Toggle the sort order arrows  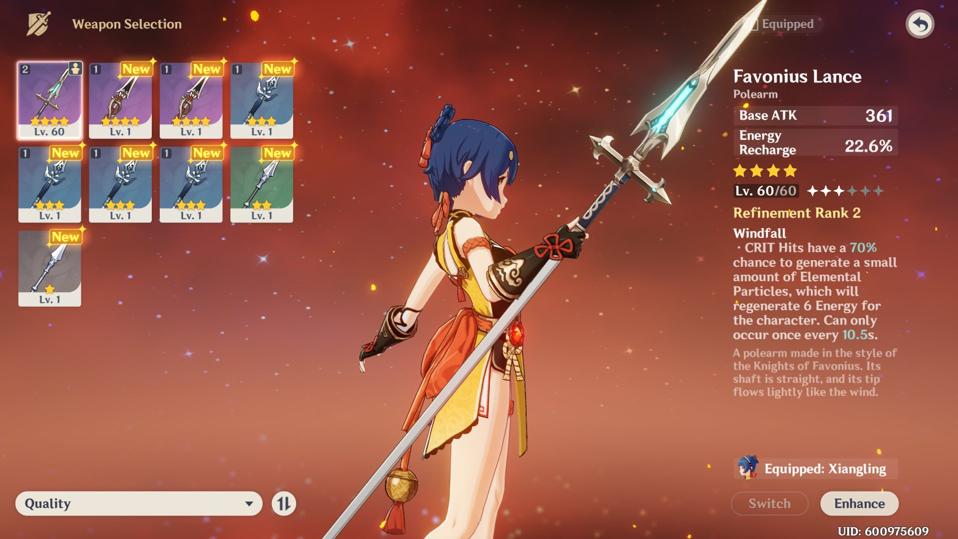click(284, 503)
